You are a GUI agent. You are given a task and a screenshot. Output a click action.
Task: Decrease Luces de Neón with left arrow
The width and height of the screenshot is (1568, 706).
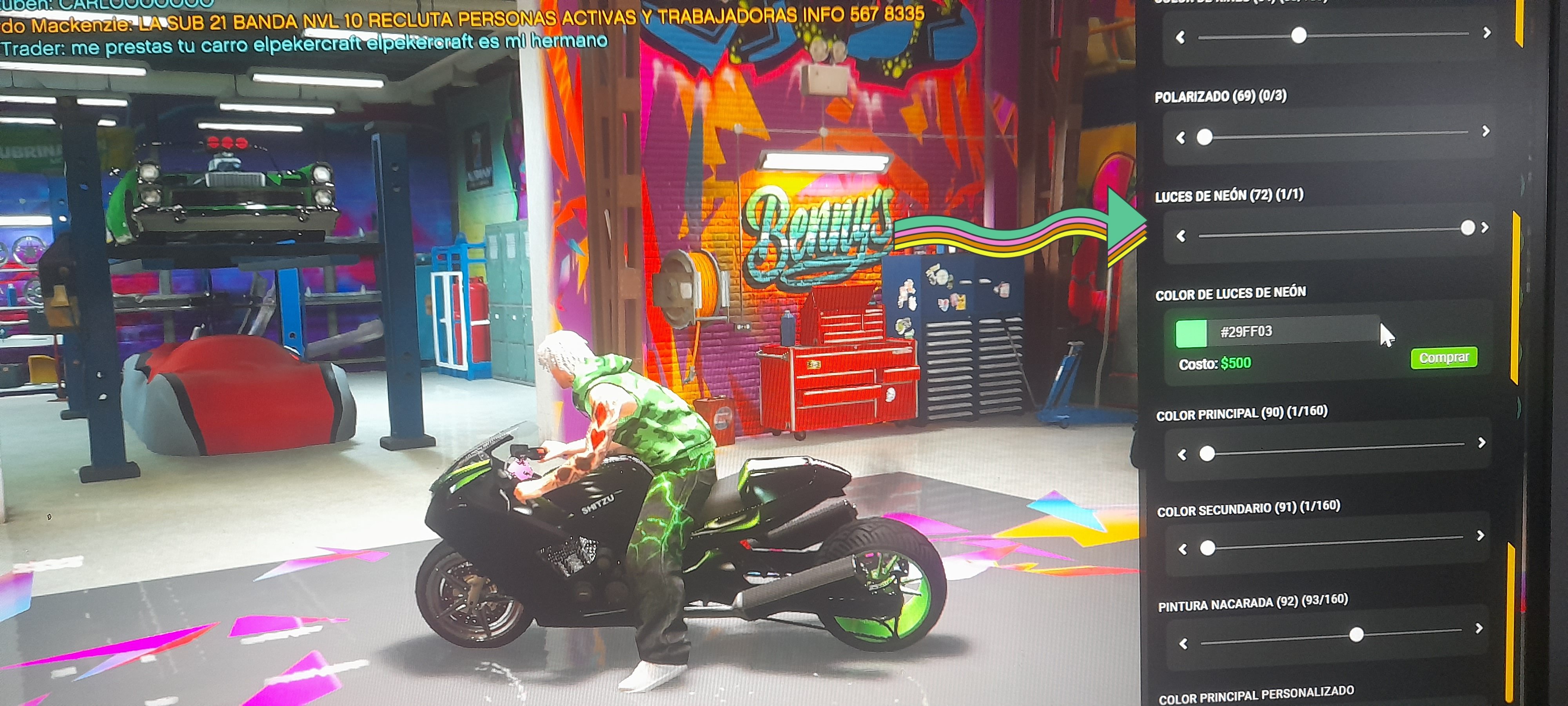pos(1181,236)
